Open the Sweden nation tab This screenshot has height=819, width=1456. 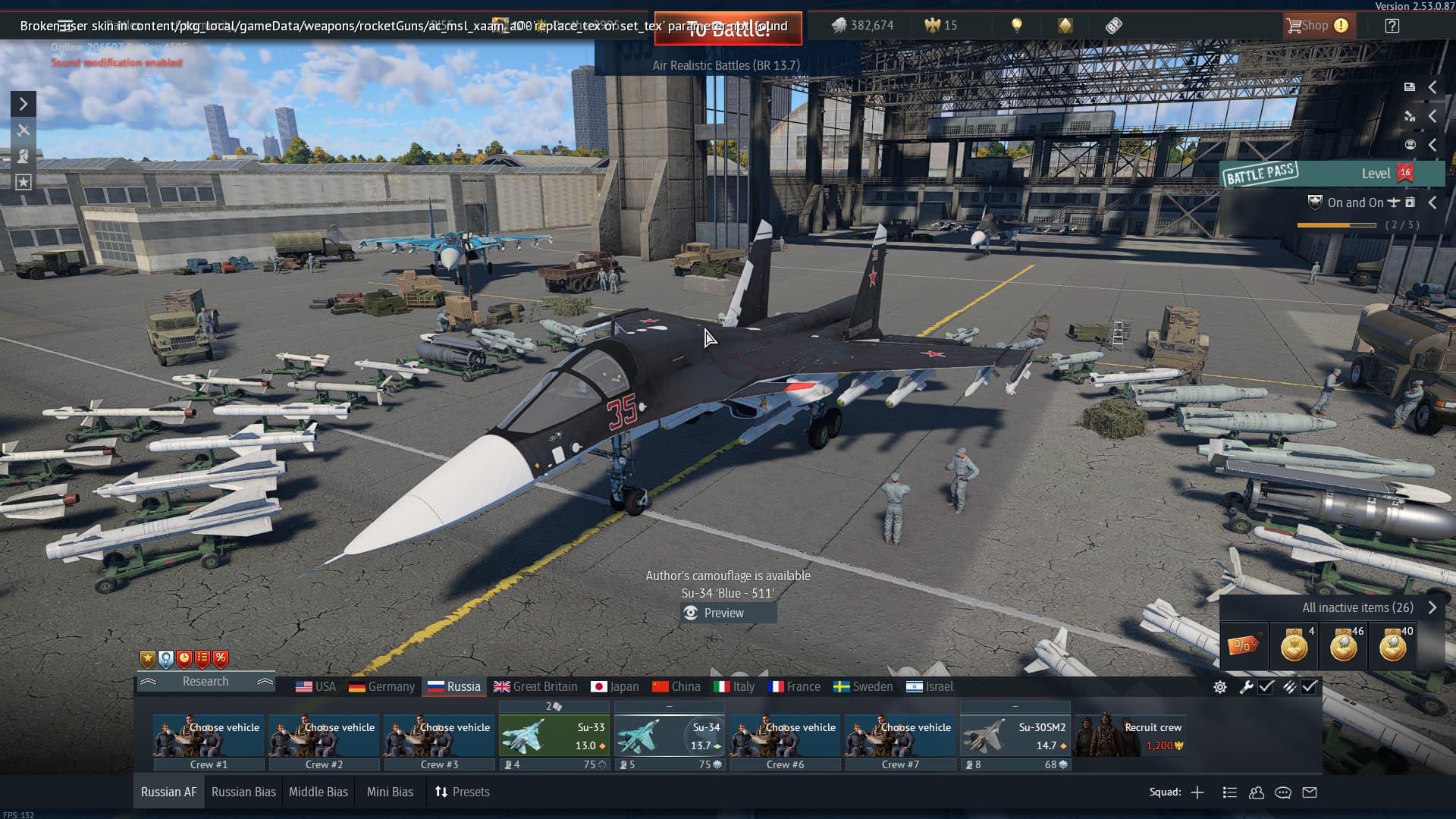click(x=863, y=686)
